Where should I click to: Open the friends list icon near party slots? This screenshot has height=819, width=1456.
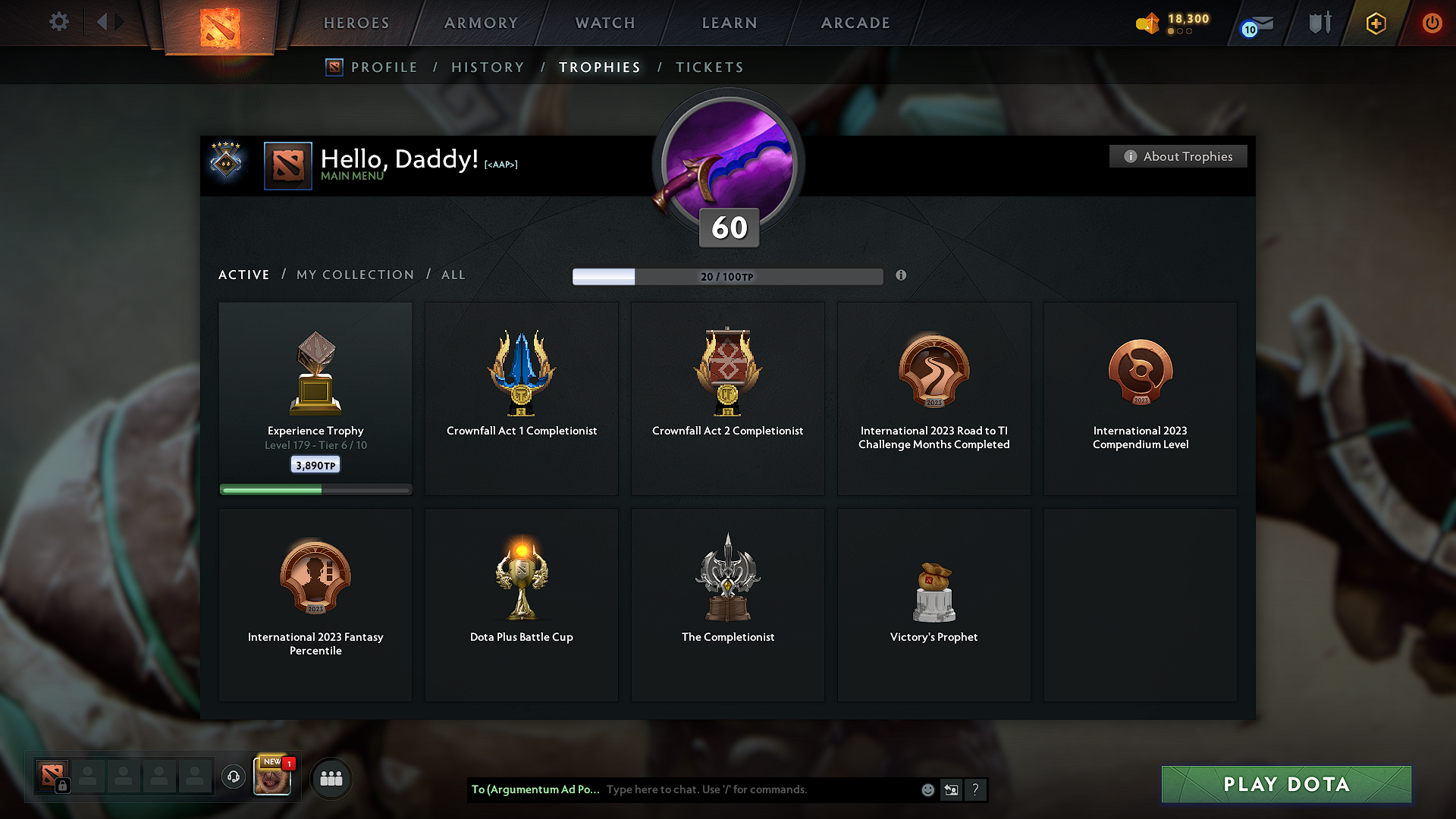tap(331, 777)
